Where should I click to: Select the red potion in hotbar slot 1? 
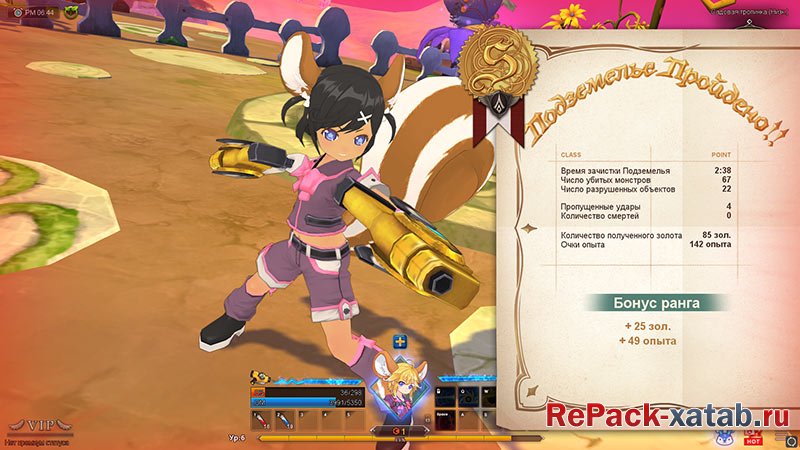click(x=259, y=419)
